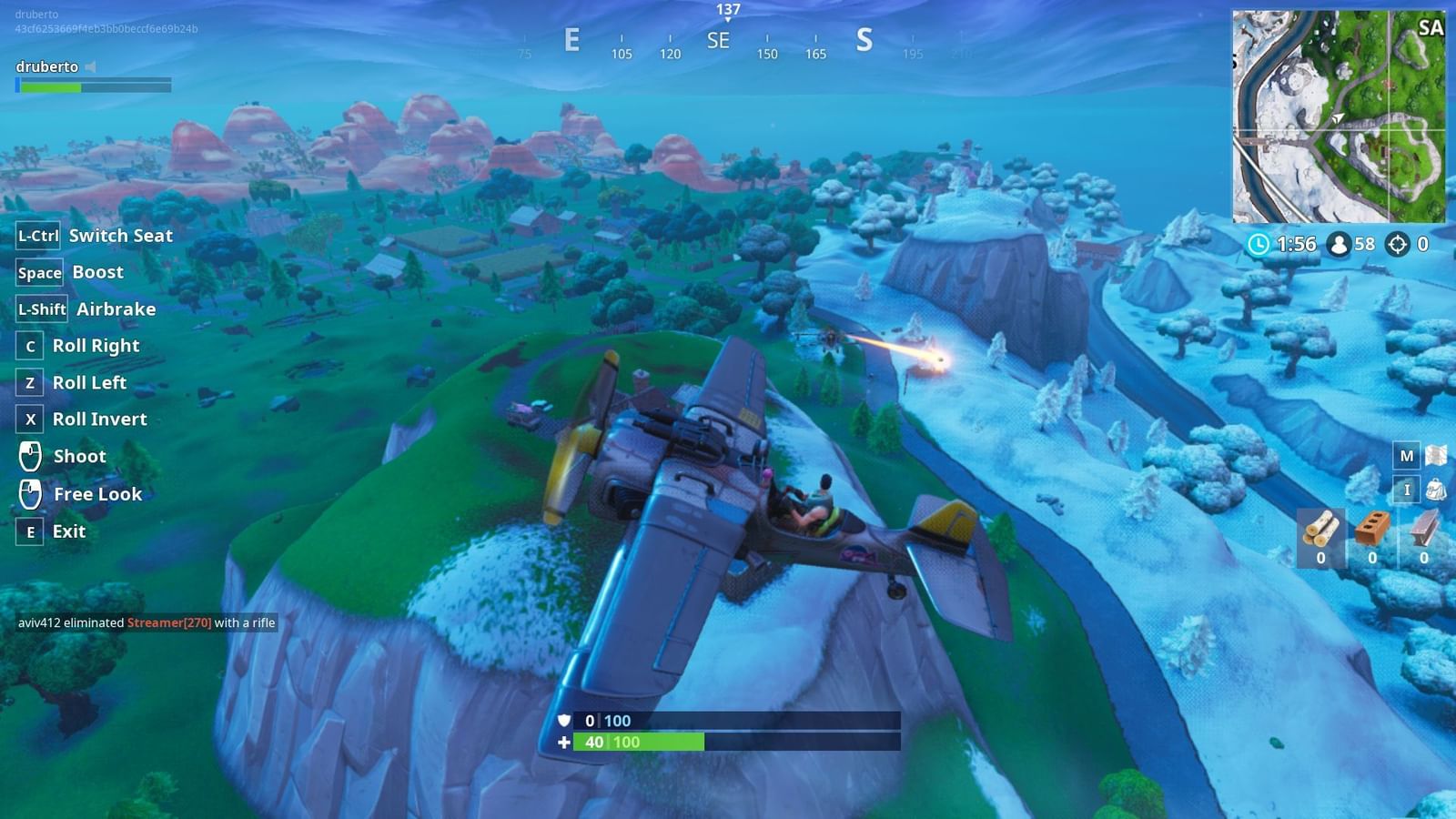This screenshot has height=819, width=1456.
Task: Click the Space Boost prompt
Action: click(x=39, y=272)
